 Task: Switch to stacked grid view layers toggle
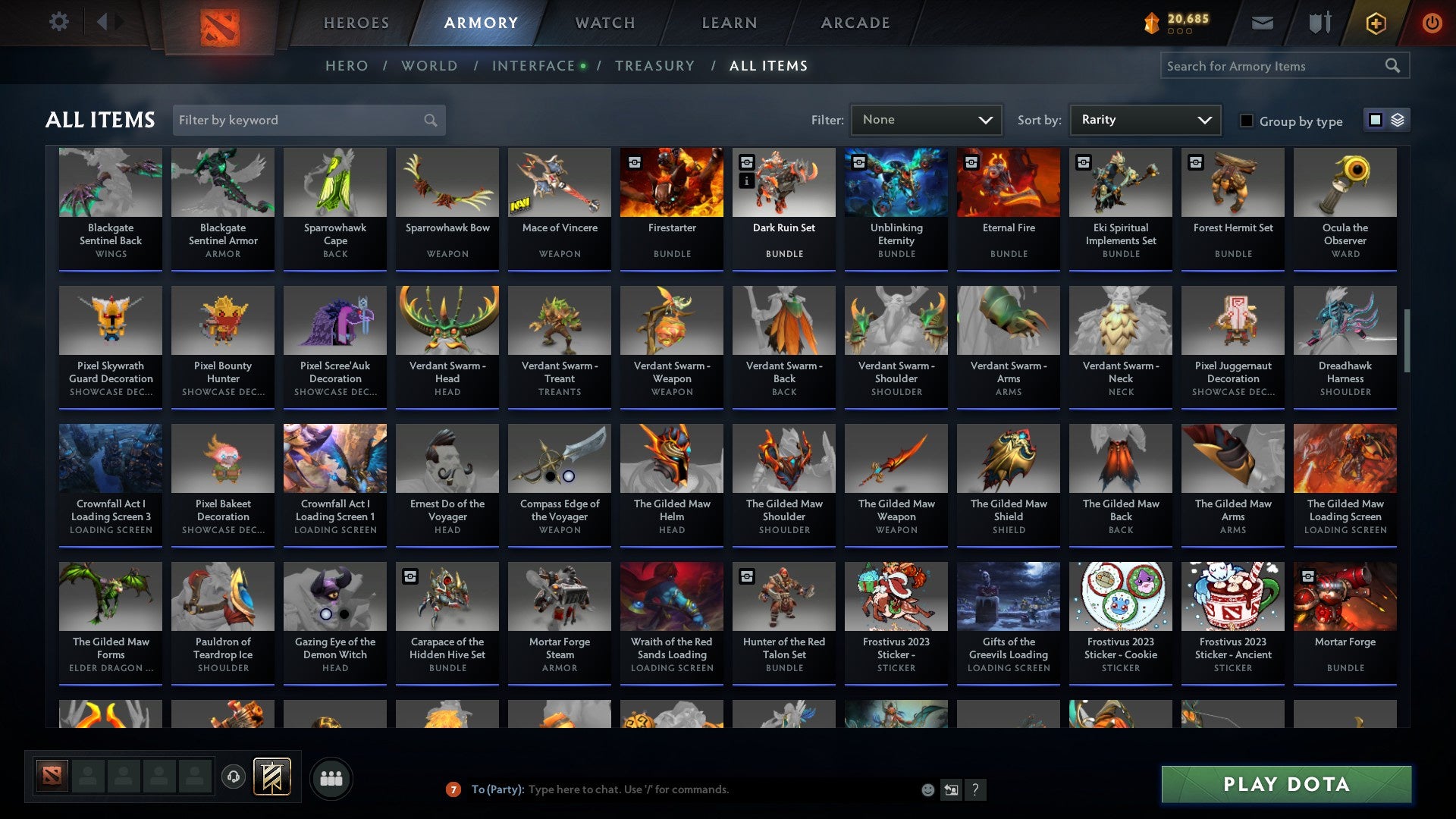(x=1396, y=120)
